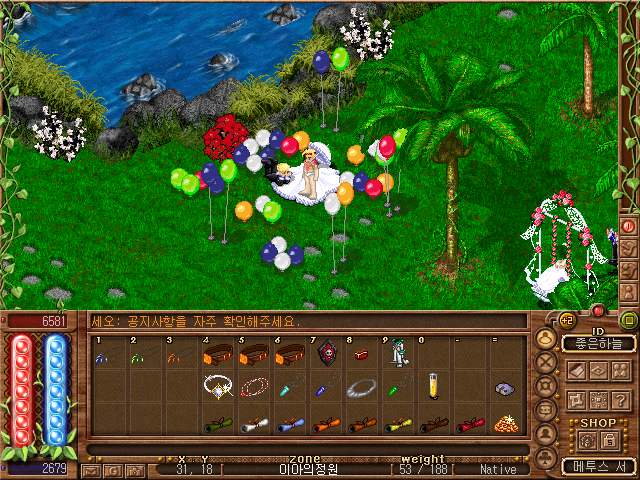Click the red bead necklace item
Viewport: 640px width, 480px height.
tap(253, 386)
